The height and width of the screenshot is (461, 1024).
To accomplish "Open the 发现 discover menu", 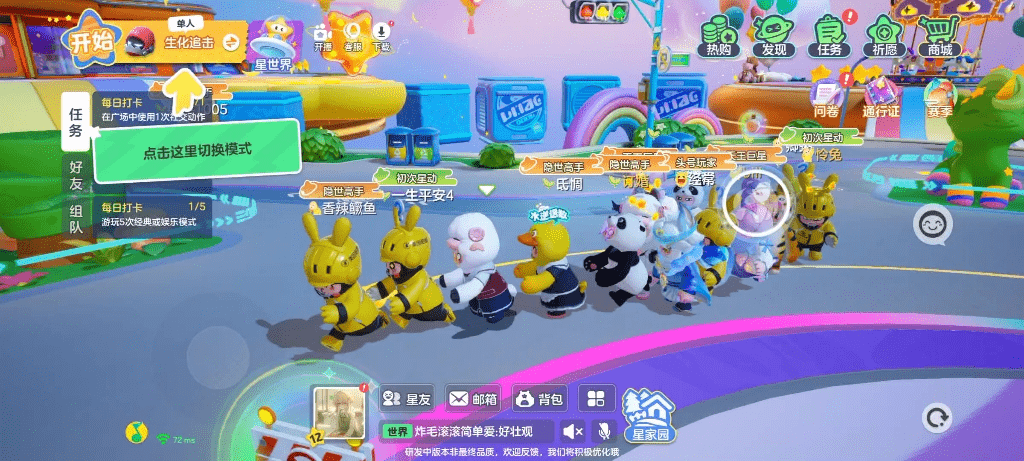I will 774,35.
